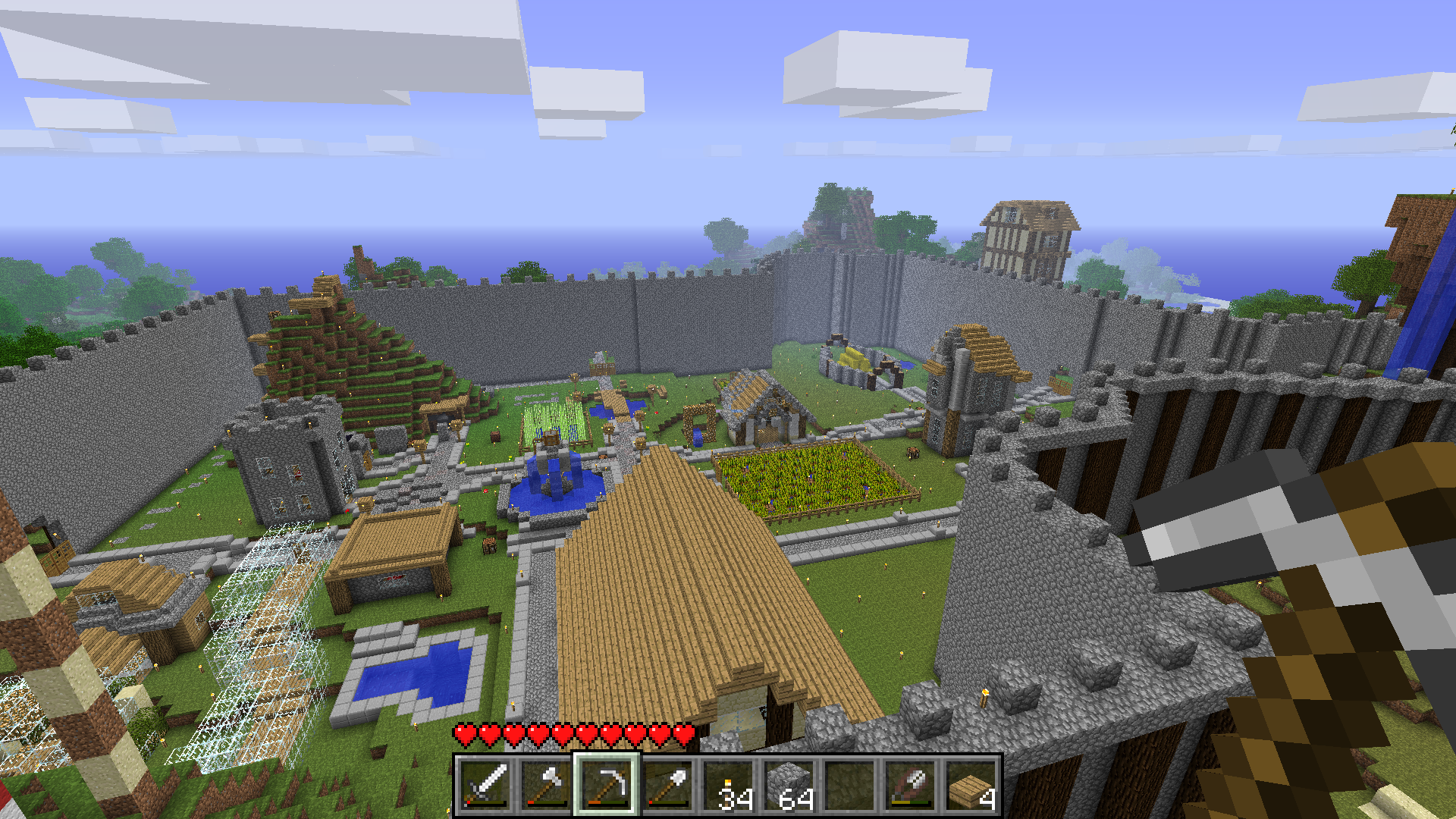
Task: Select the wooden slab stack of 4
Action: pyautogui.click(x=971, y=785)
